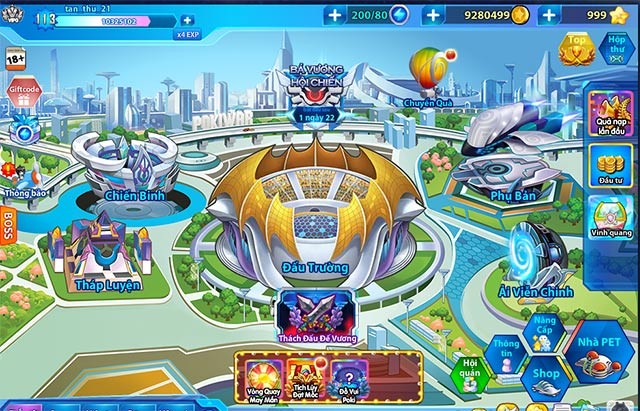Open the Shop hexagon button
The image size is (640, 411).
click(545, 376)
